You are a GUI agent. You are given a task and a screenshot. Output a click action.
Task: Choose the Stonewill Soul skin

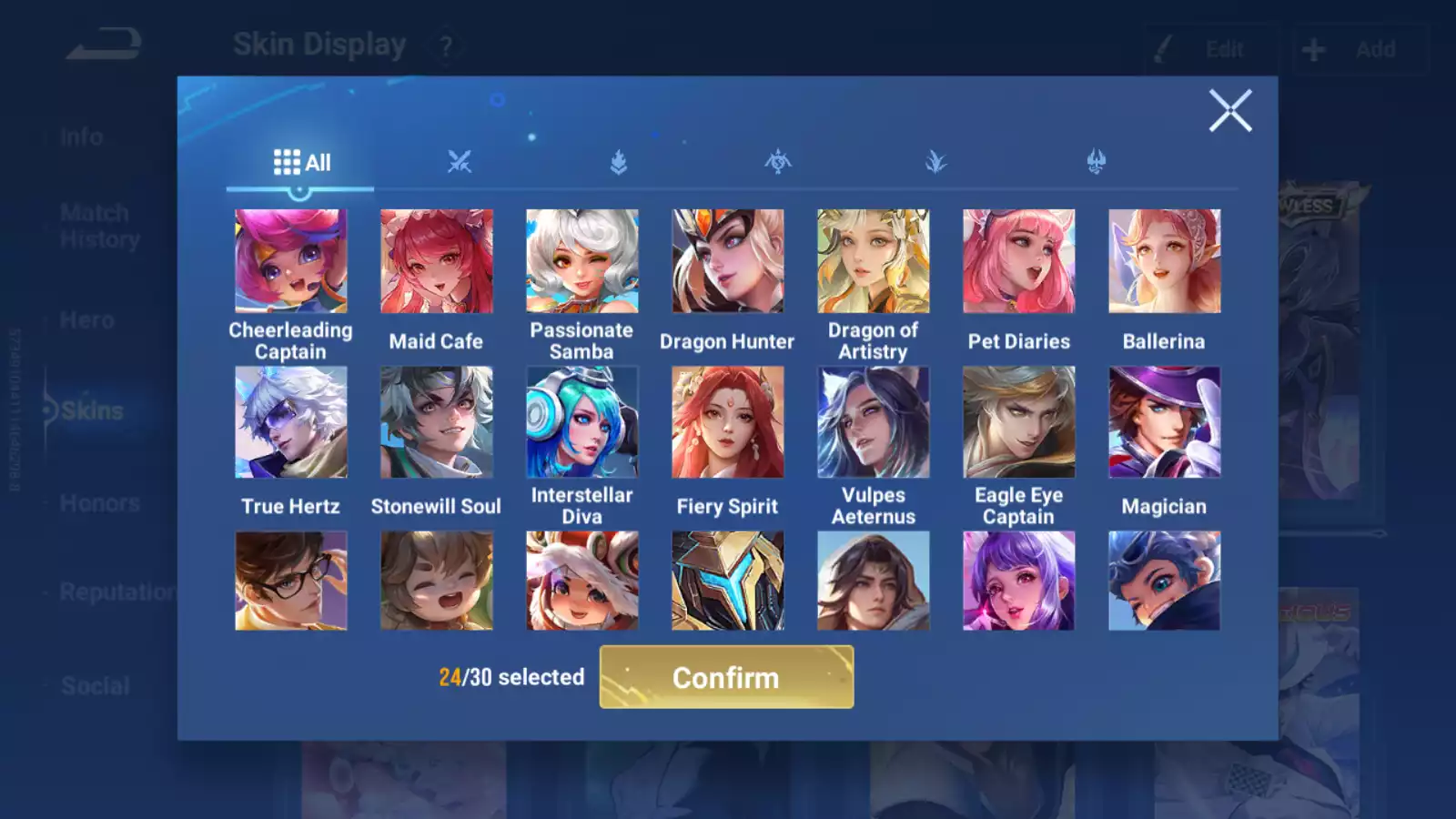click(436, 422)
